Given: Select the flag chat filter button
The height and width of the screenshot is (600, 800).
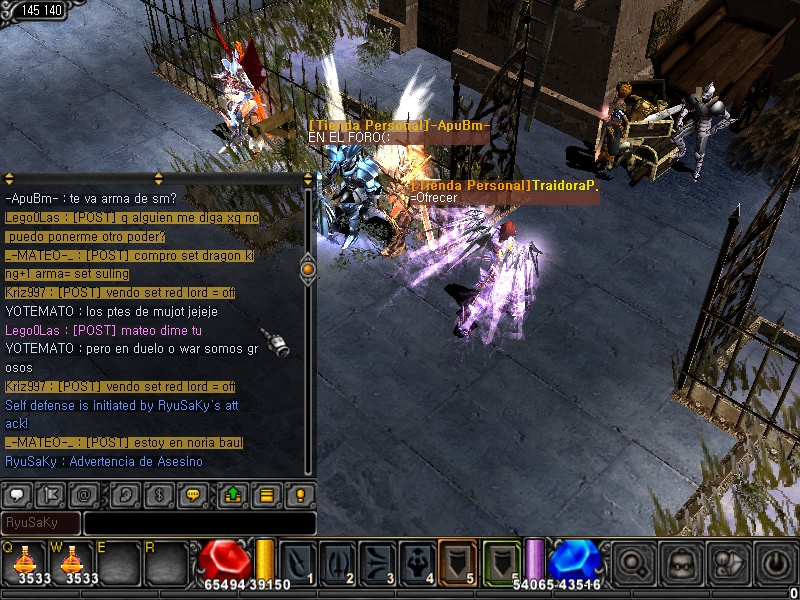Looking at the screenshot, I should [x=53, y=494].
